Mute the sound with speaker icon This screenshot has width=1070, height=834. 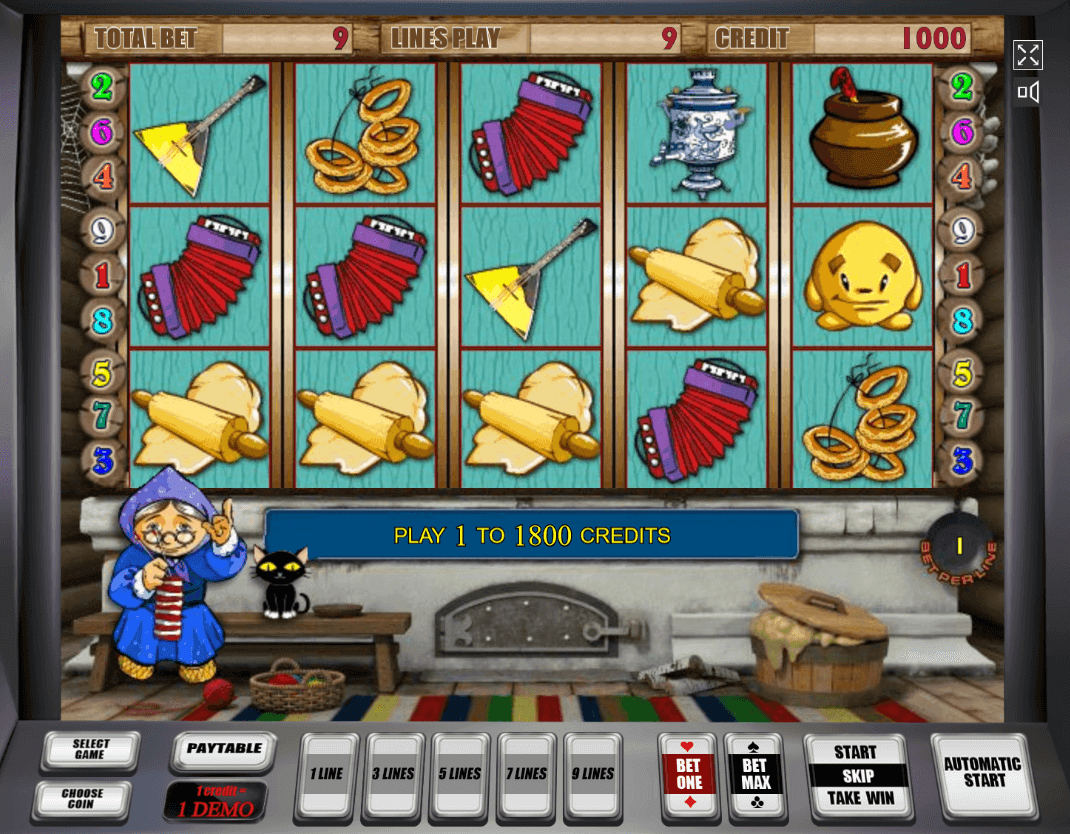[x=1028, y=93]
